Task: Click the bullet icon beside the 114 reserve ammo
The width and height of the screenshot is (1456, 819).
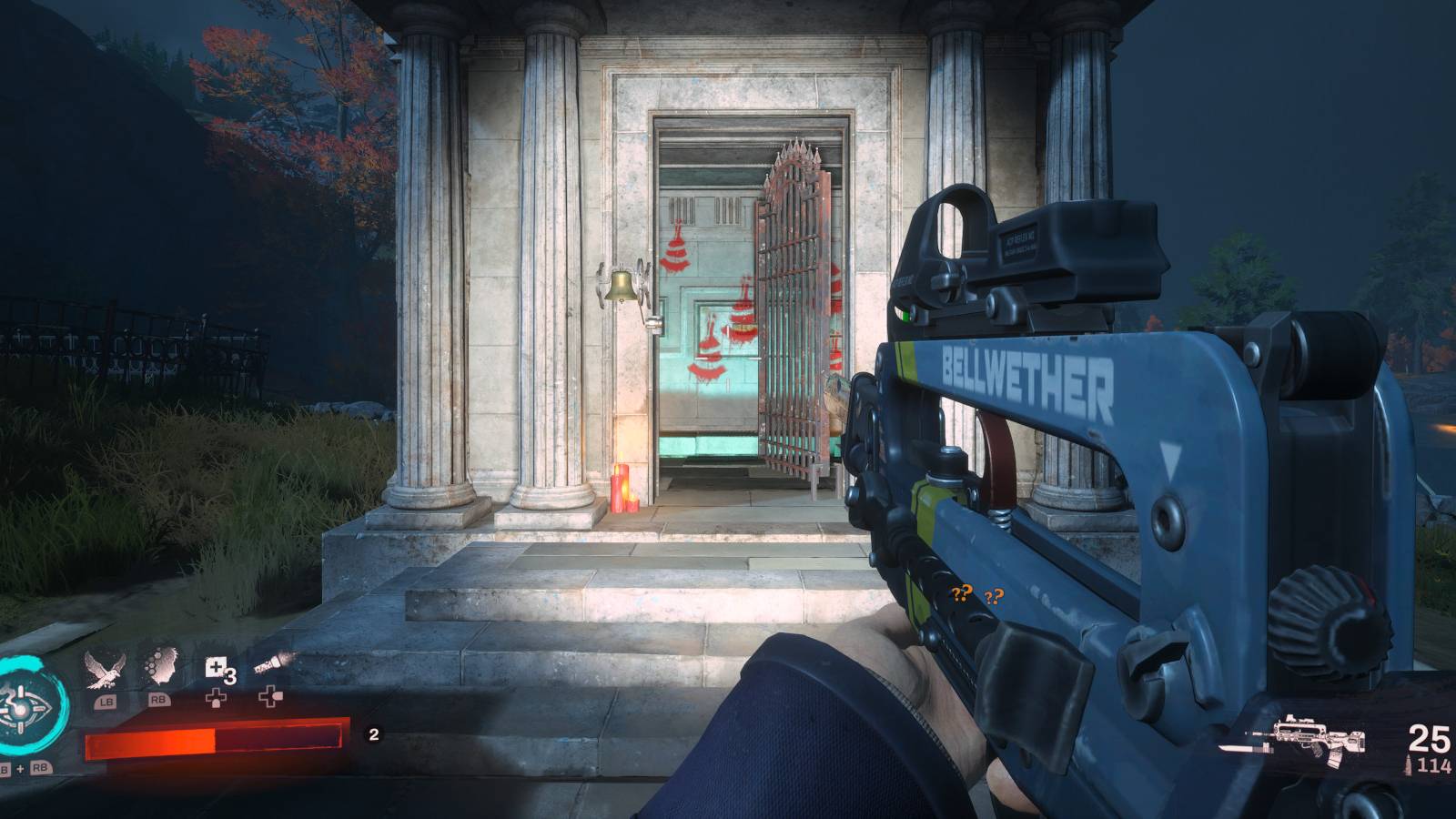Action: (1408, 763)
